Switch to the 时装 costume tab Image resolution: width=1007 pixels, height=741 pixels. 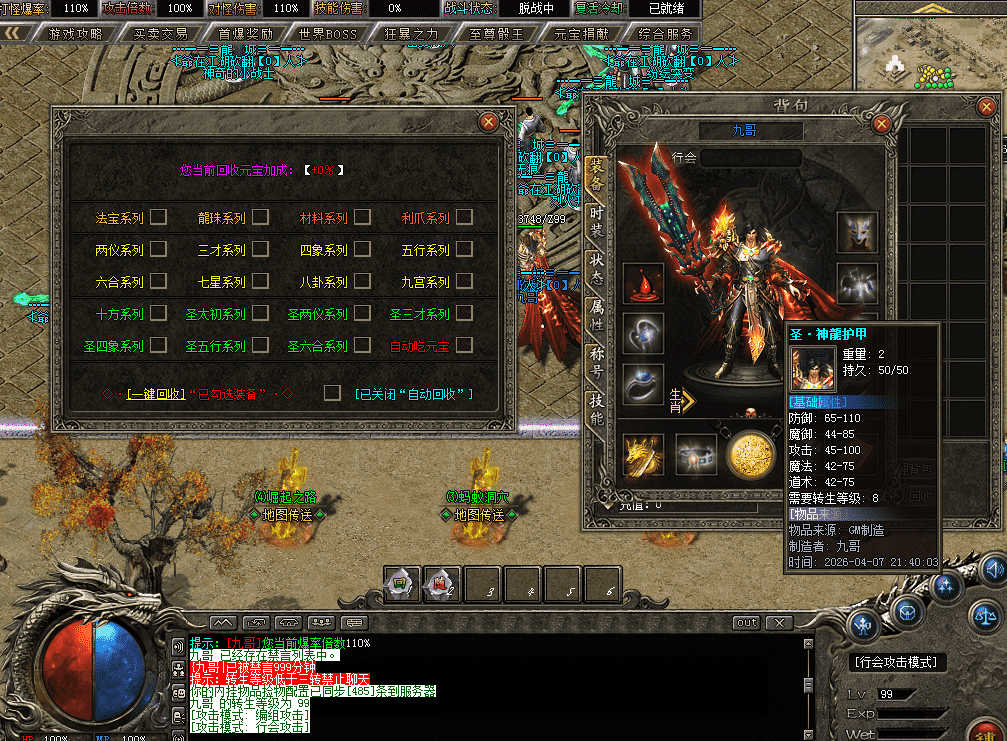coord(597,221)
